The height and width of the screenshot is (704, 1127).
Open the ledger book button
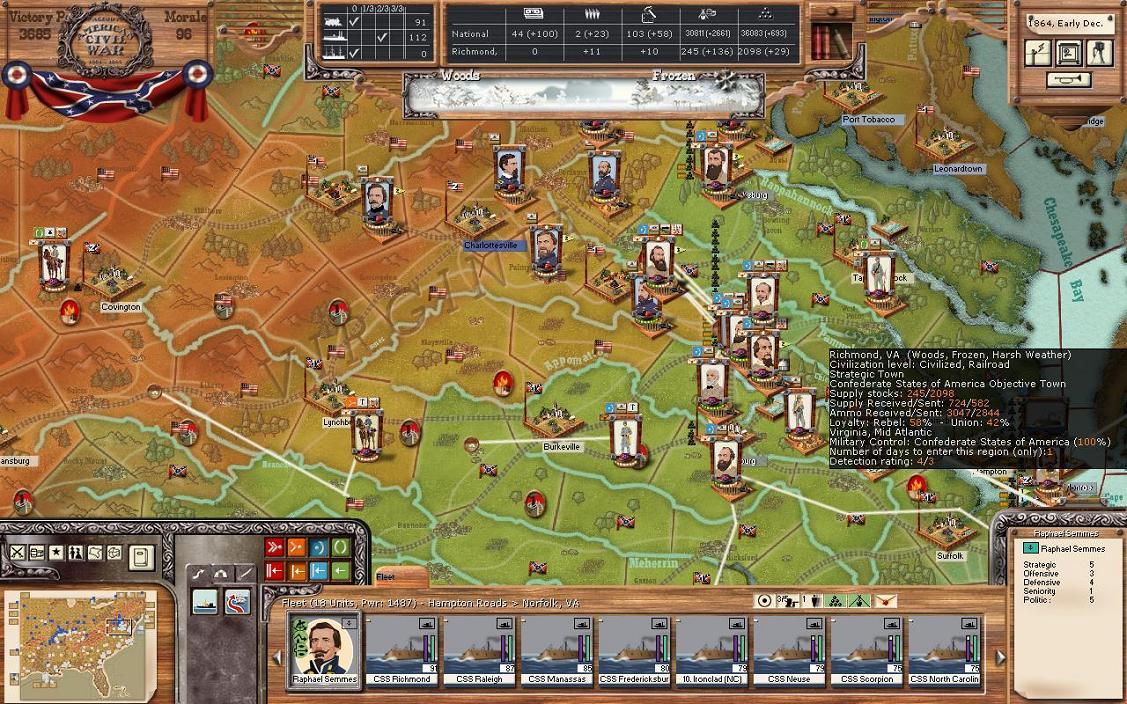141,555
